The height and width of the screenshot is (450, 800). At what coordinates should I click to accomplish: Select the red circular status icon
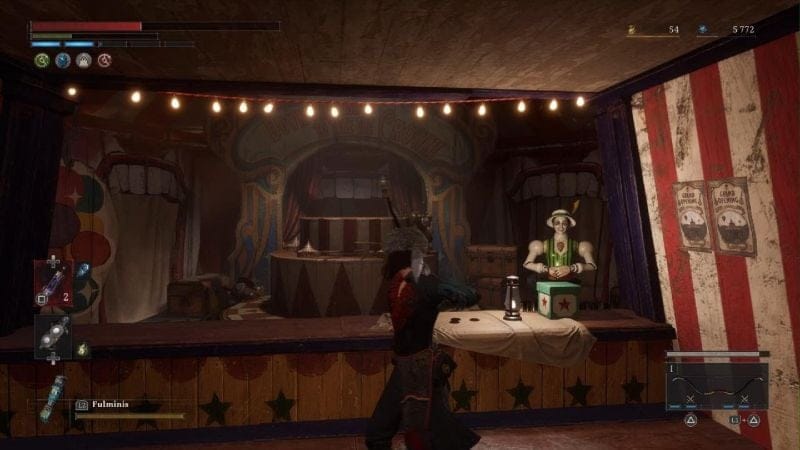[104, 60]
